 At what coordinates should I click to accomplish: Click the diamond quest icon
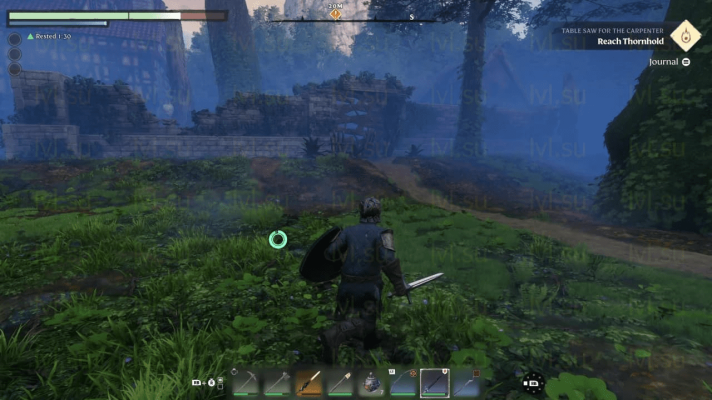tap(685, 36)
